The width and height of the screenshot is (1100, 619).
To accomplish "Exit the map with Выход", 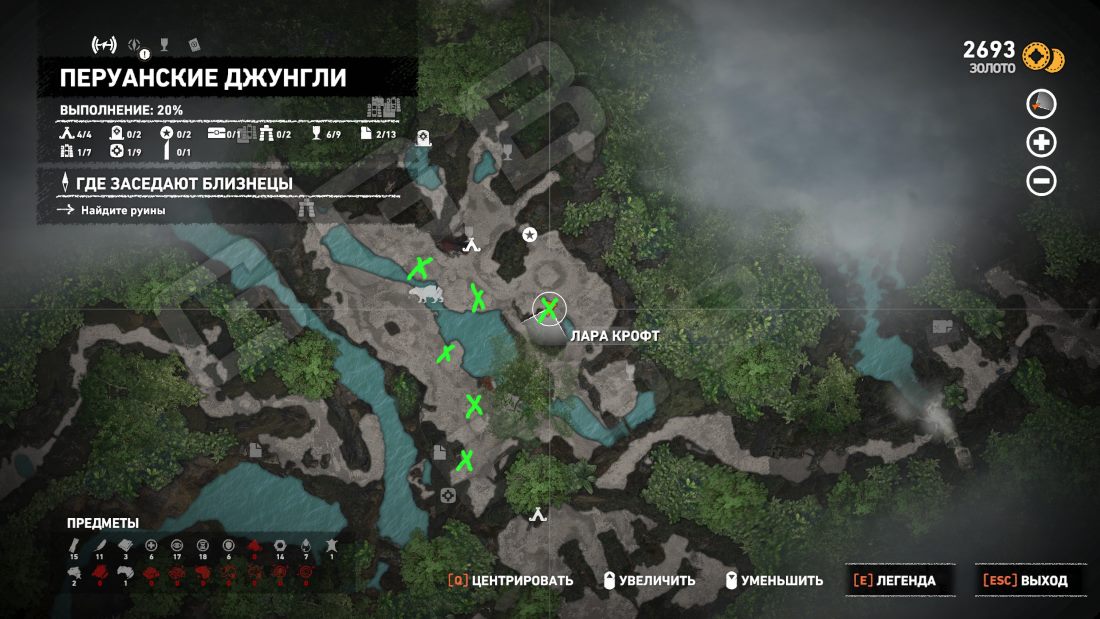I will (x=1026, y=580).
